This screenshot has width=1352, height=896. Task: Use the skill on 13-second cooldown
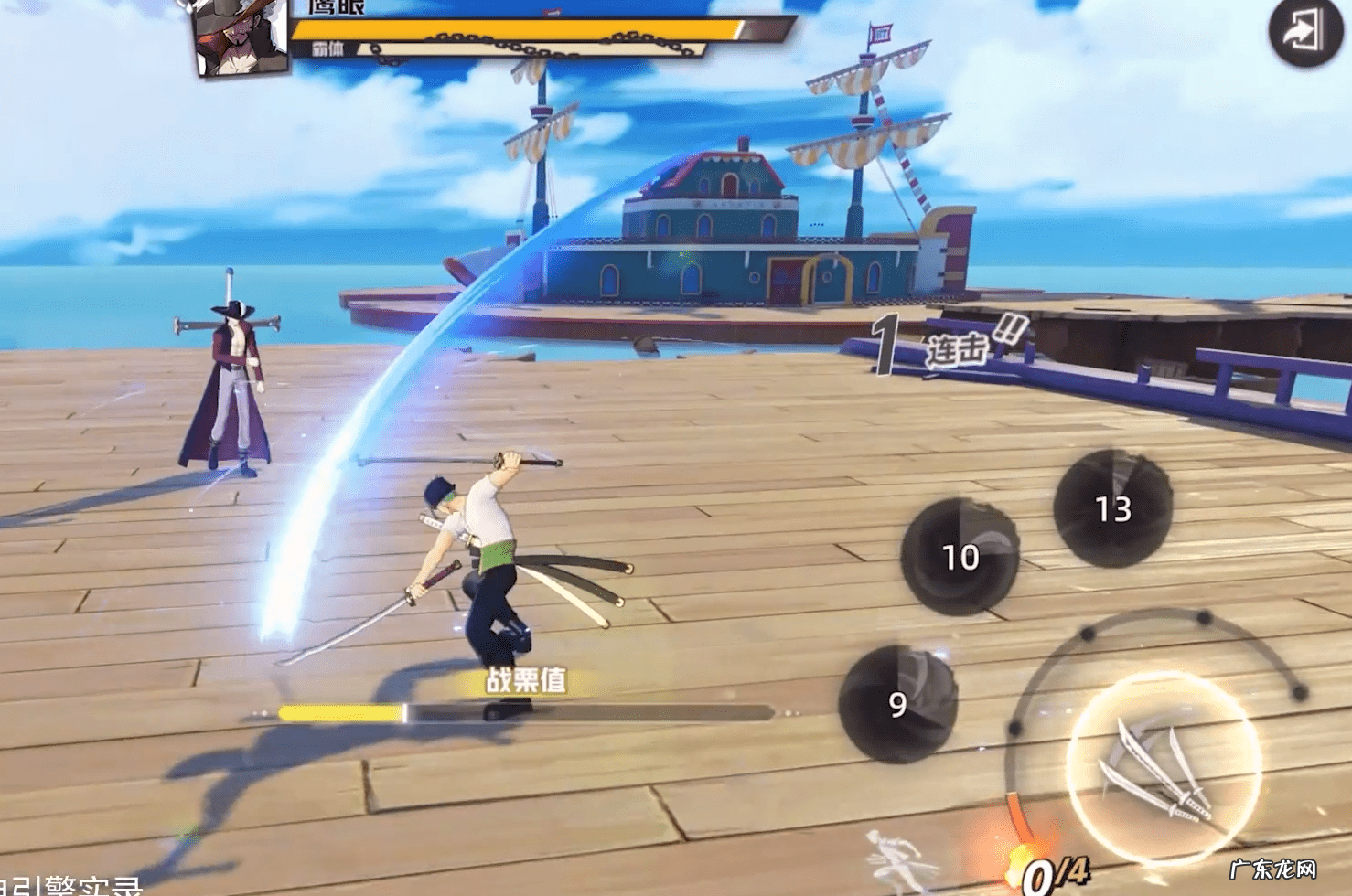(1113, 507)
